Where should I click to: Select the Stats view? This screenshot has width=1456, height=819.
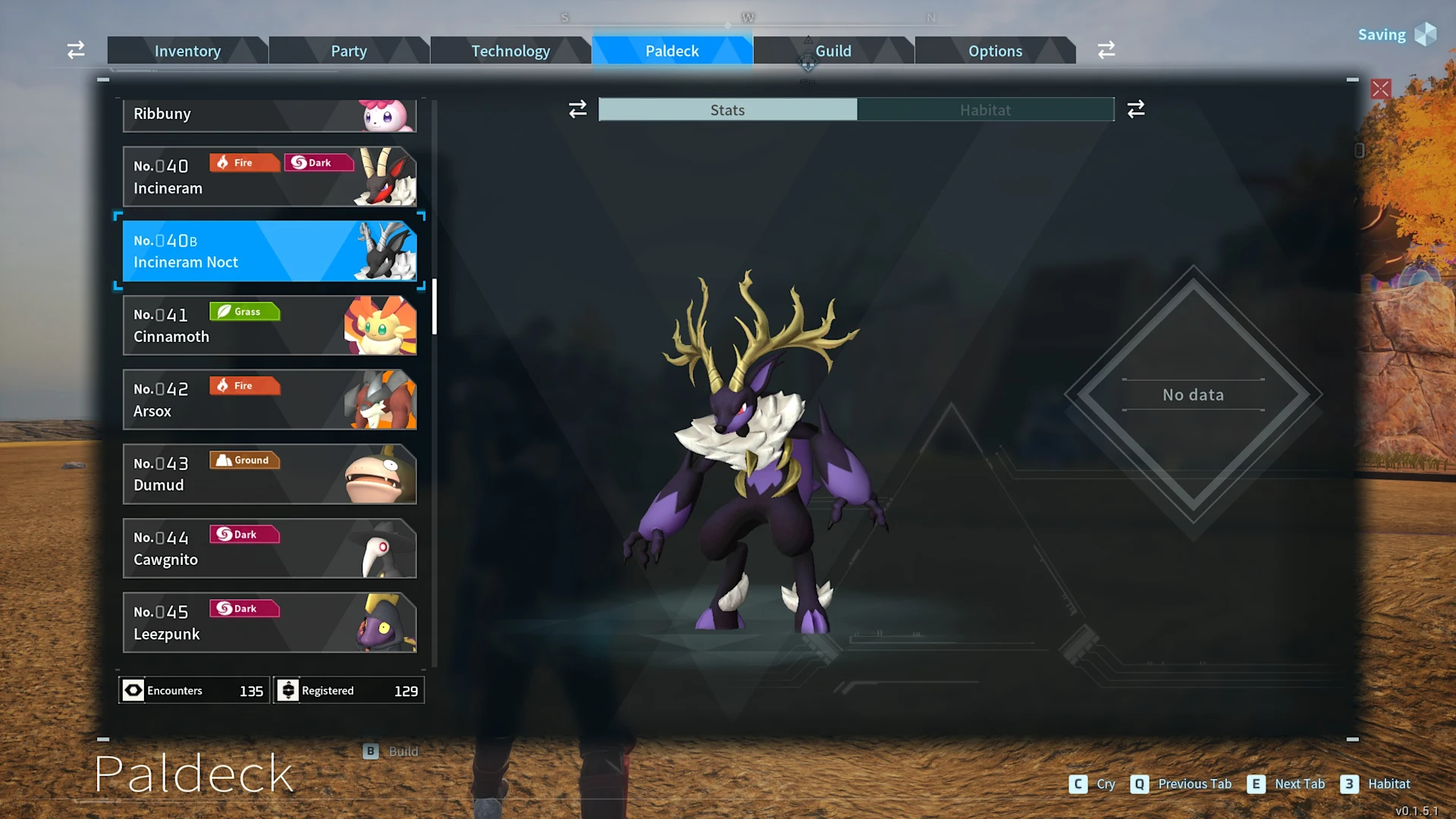[727, 110]
